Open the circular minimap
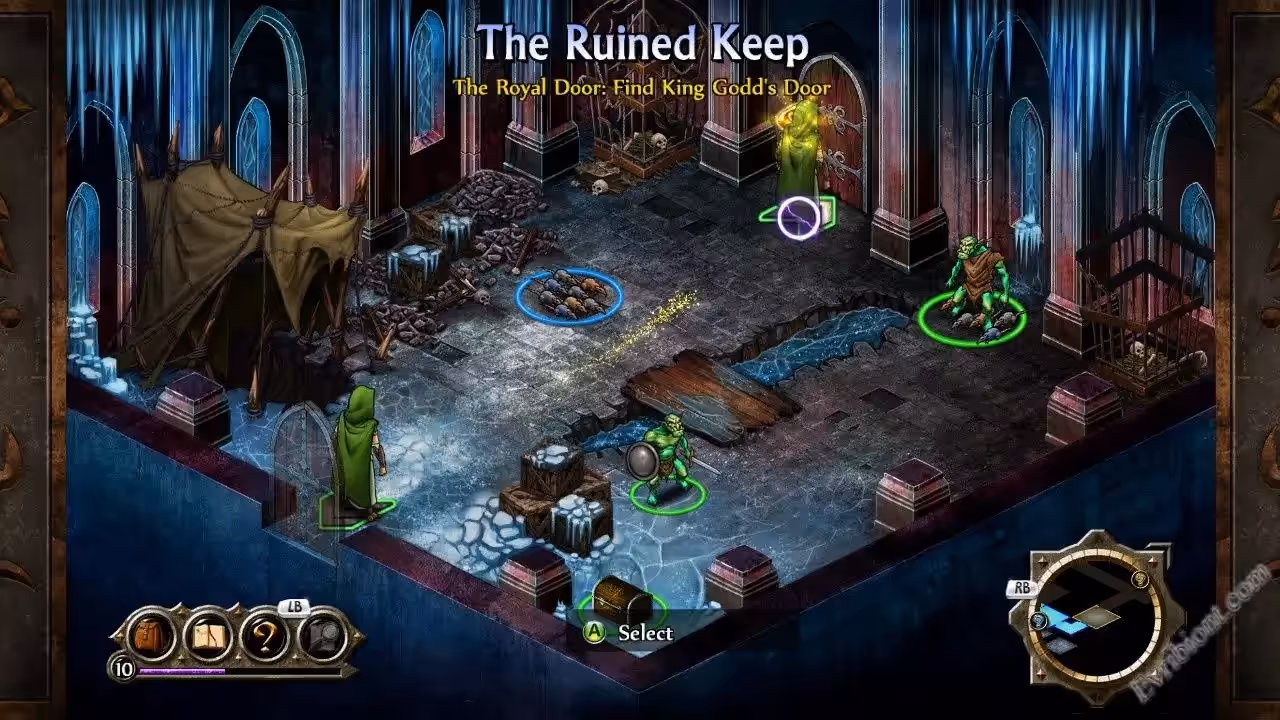The height and width of the screenshot is (720, 1280). (x=1097, y=612)
